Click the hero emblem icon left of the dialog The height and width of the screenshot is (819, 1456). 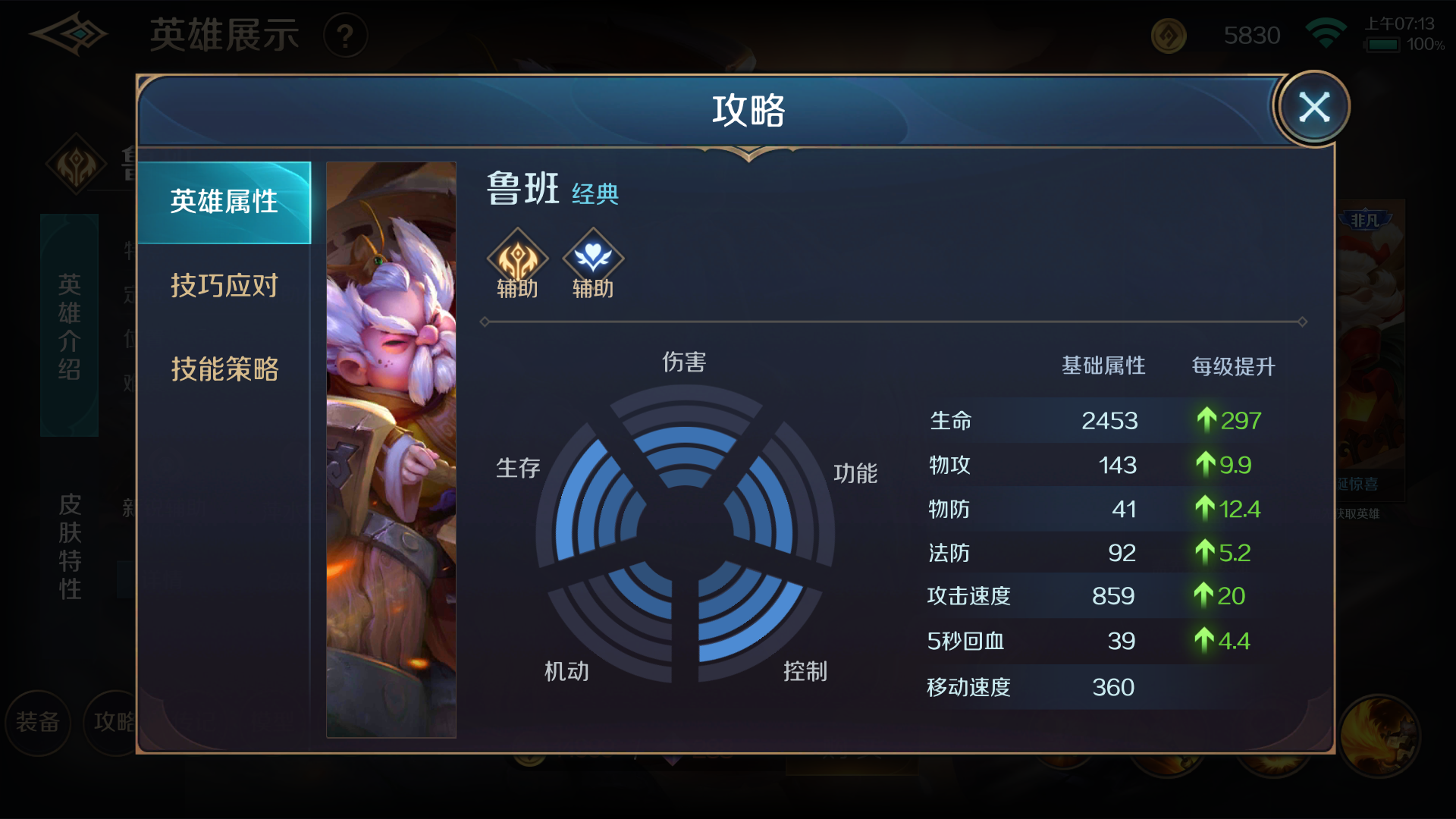[76, 164]
